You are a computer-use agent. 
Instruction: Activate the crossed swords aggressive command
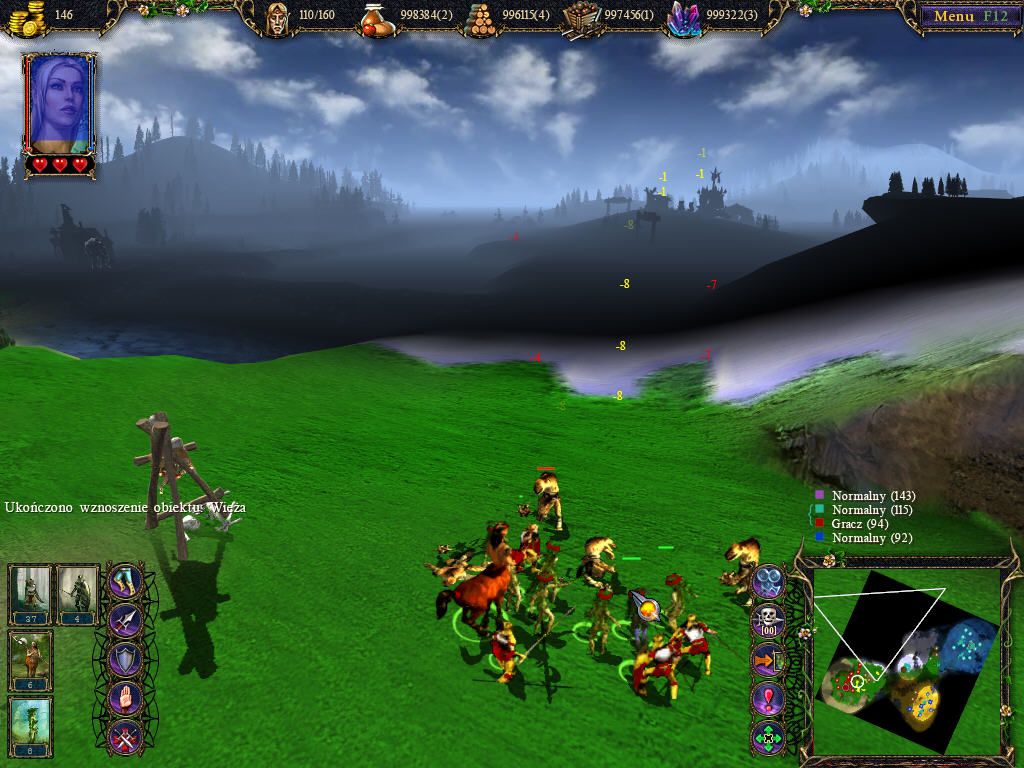tap(125, 738)
